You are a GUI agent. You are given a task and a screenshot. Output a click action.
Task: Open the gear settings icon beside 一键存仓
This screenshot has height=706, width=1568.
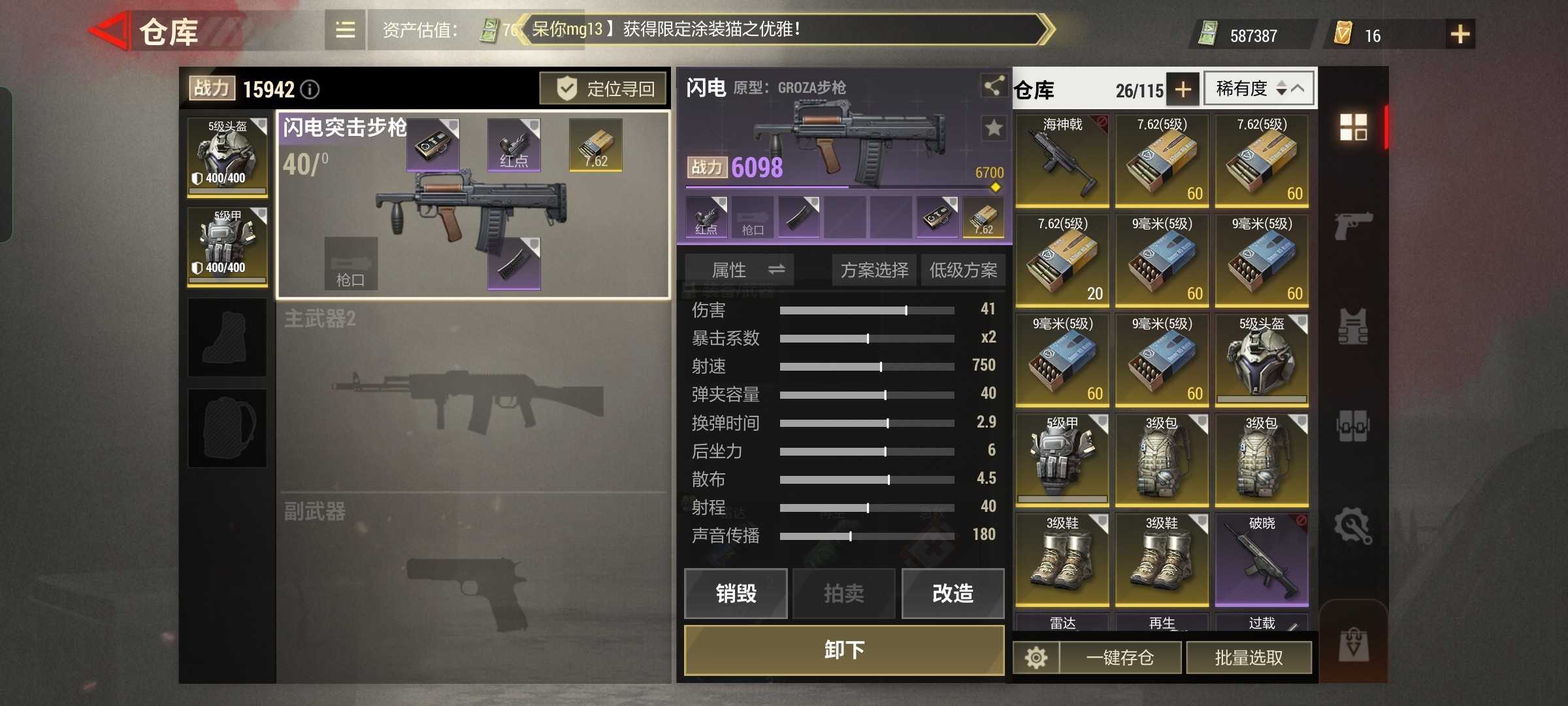point(1036,657)
